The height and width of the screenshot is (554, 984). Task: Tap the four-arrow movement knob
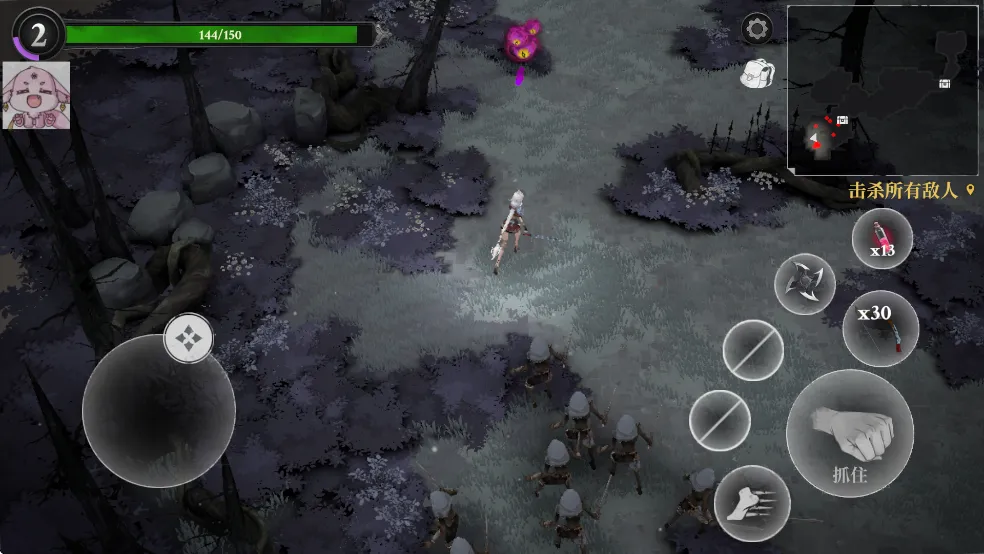[188, 338]
